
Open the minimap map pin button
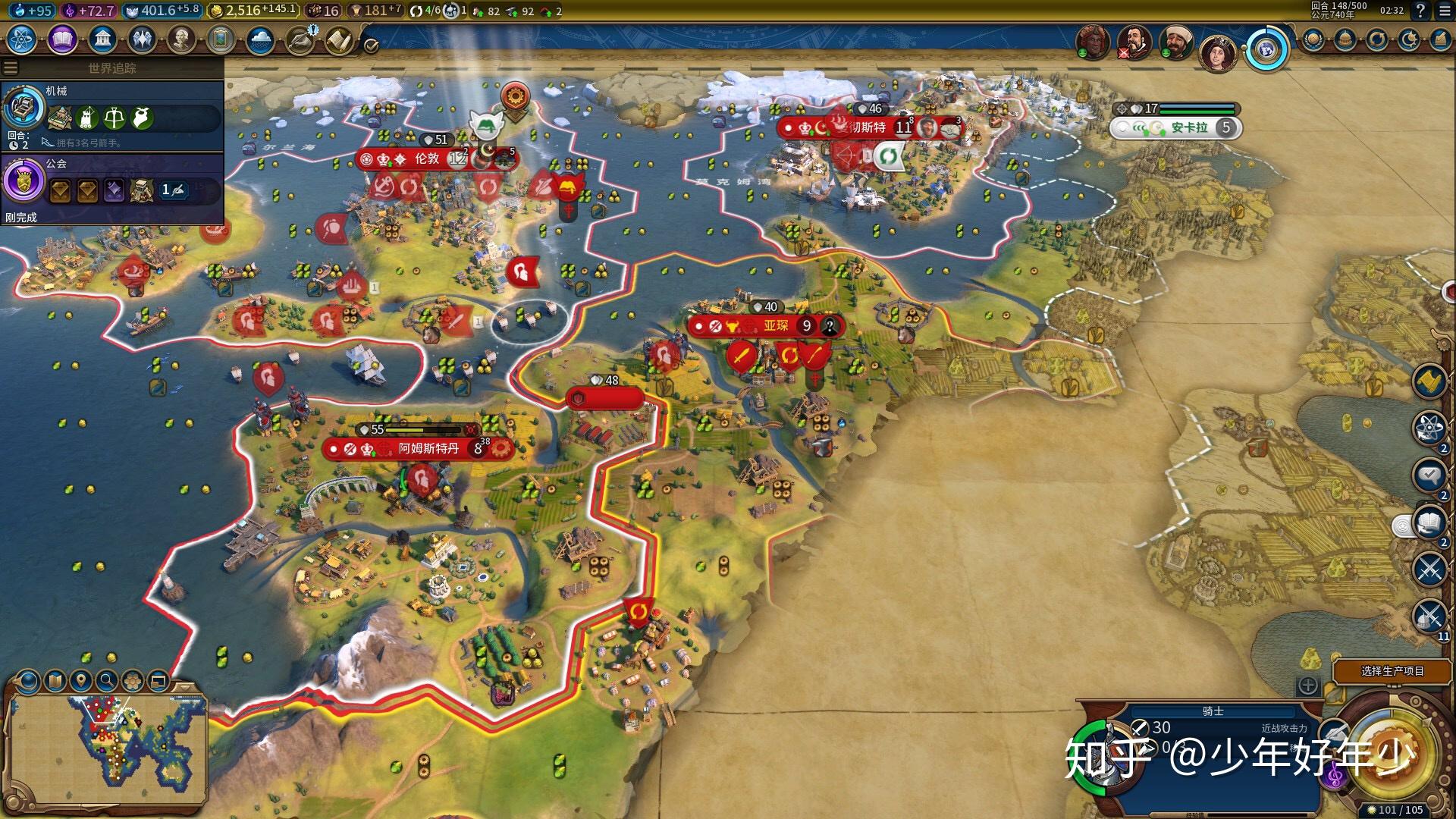[x=80, y=680]
